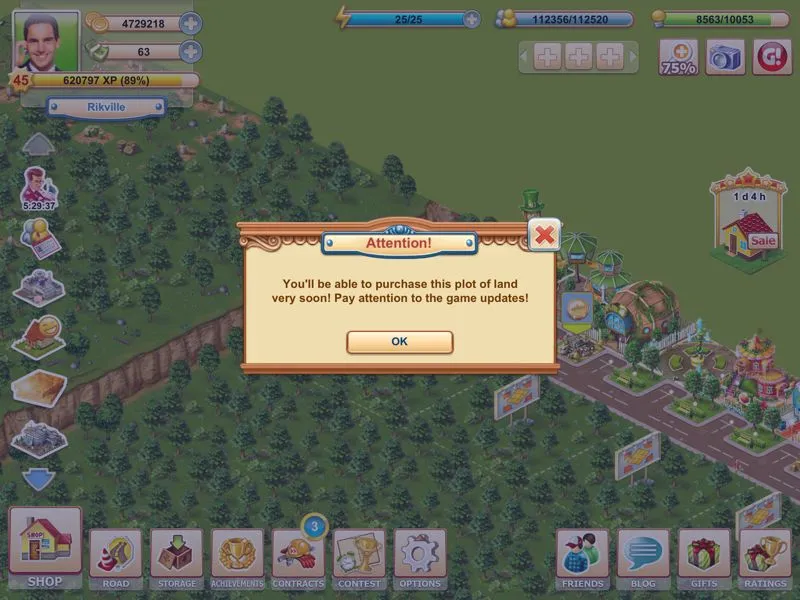Refill energy with the plus button
This screenshot has height=600, width=800.
pyautogui.click(x=472, y=19)
